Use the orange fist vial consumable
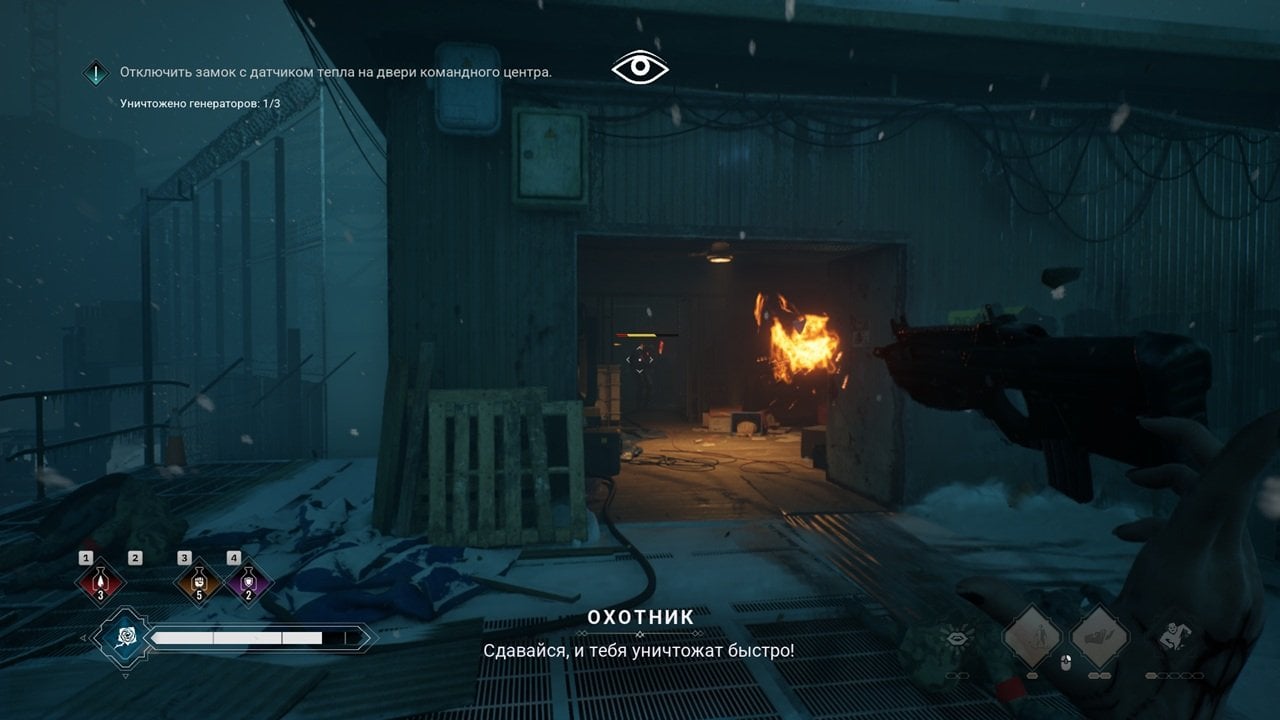 (x=198, y=583)
